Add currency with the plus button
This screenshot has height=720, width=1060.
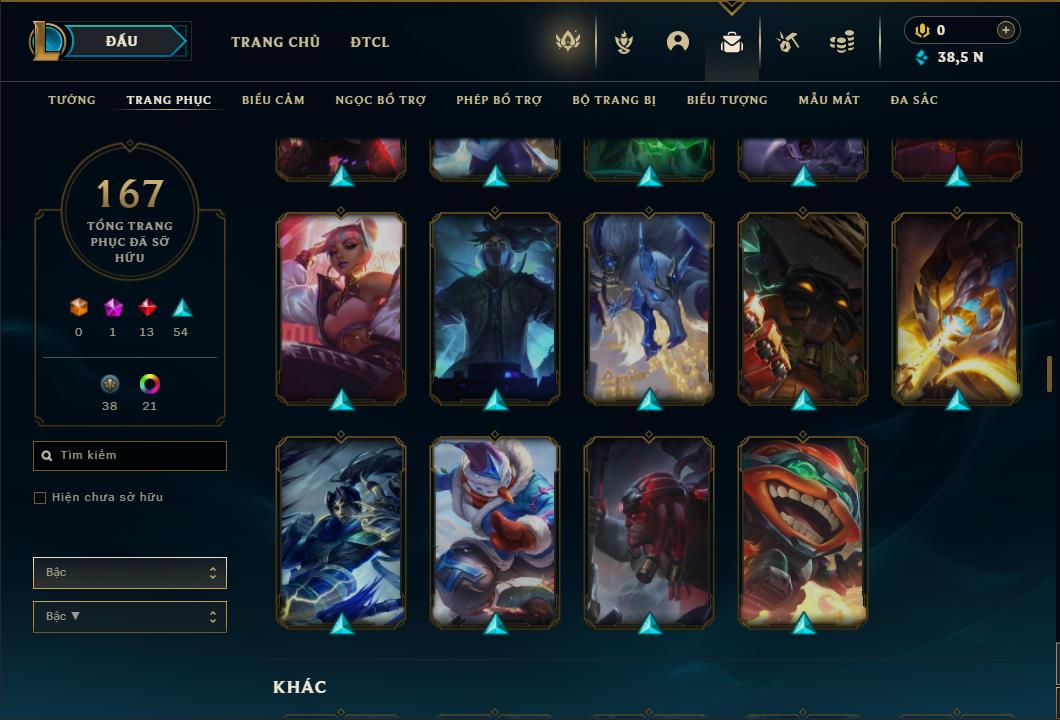pos(1006,30)
